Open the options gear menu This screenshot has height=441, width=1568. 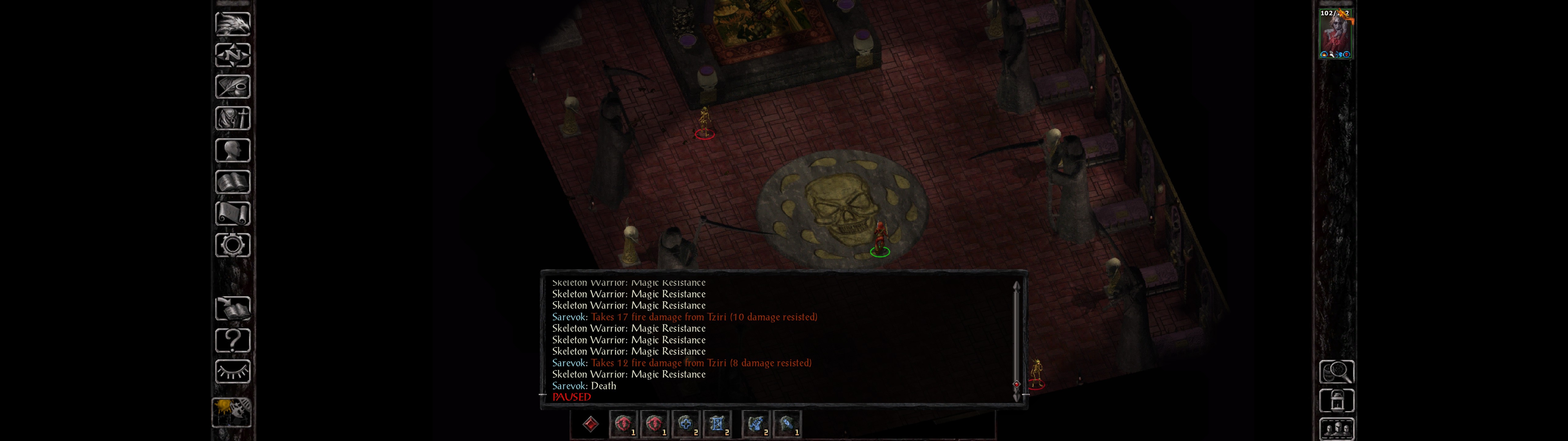click(x=232, y=246)
